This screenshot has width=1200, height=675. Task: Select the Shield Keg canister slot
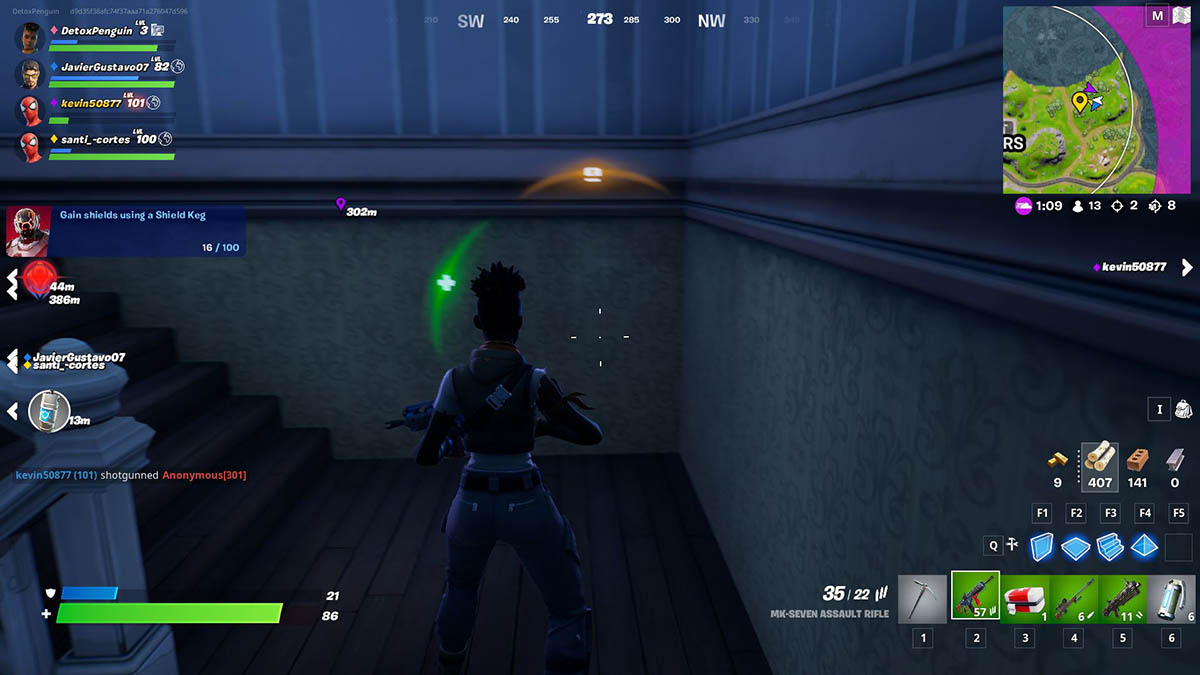pyautogui.click(x=1171, y=598)
